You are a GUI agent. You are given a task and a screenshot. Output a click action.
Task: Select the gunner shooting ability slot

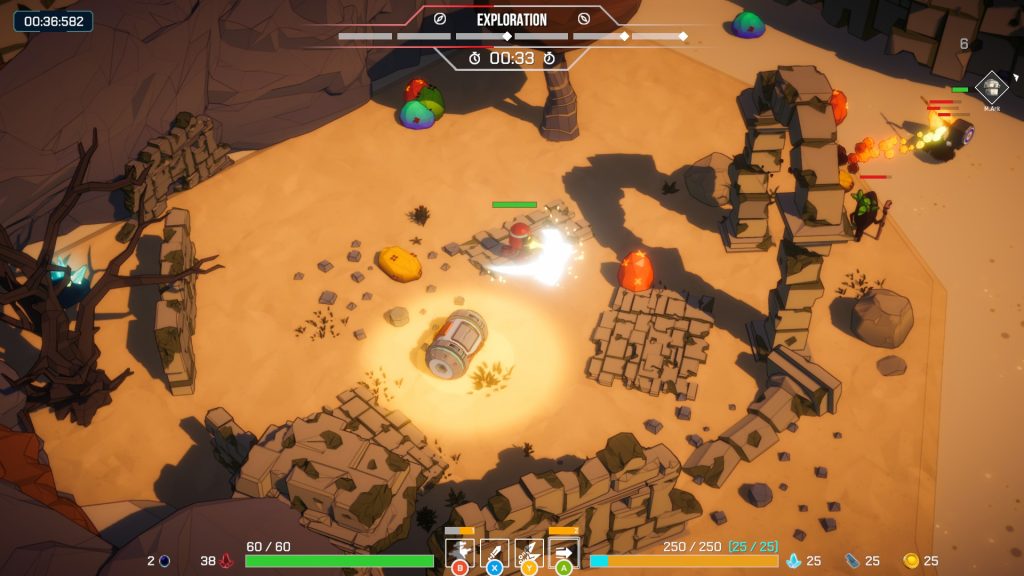coord(460,552)
